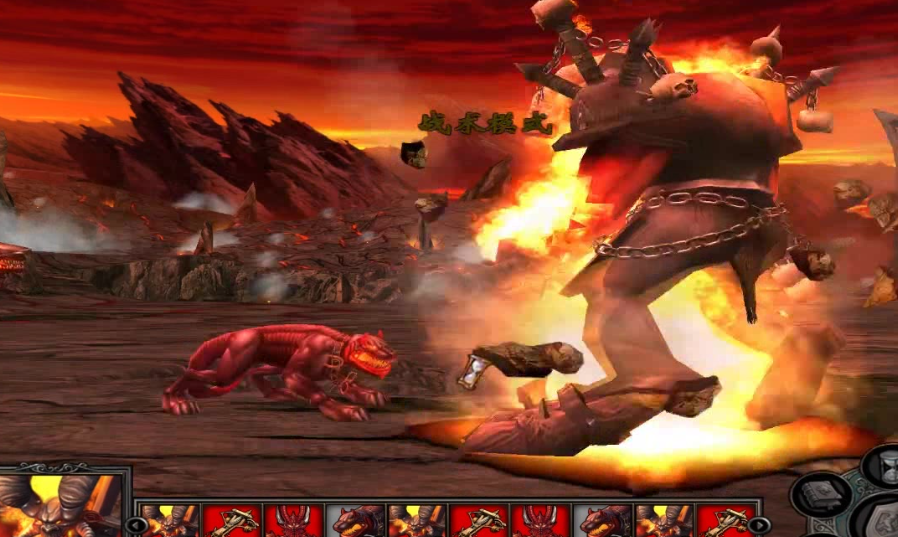Select the large demon hero portrait

[62, 504]
